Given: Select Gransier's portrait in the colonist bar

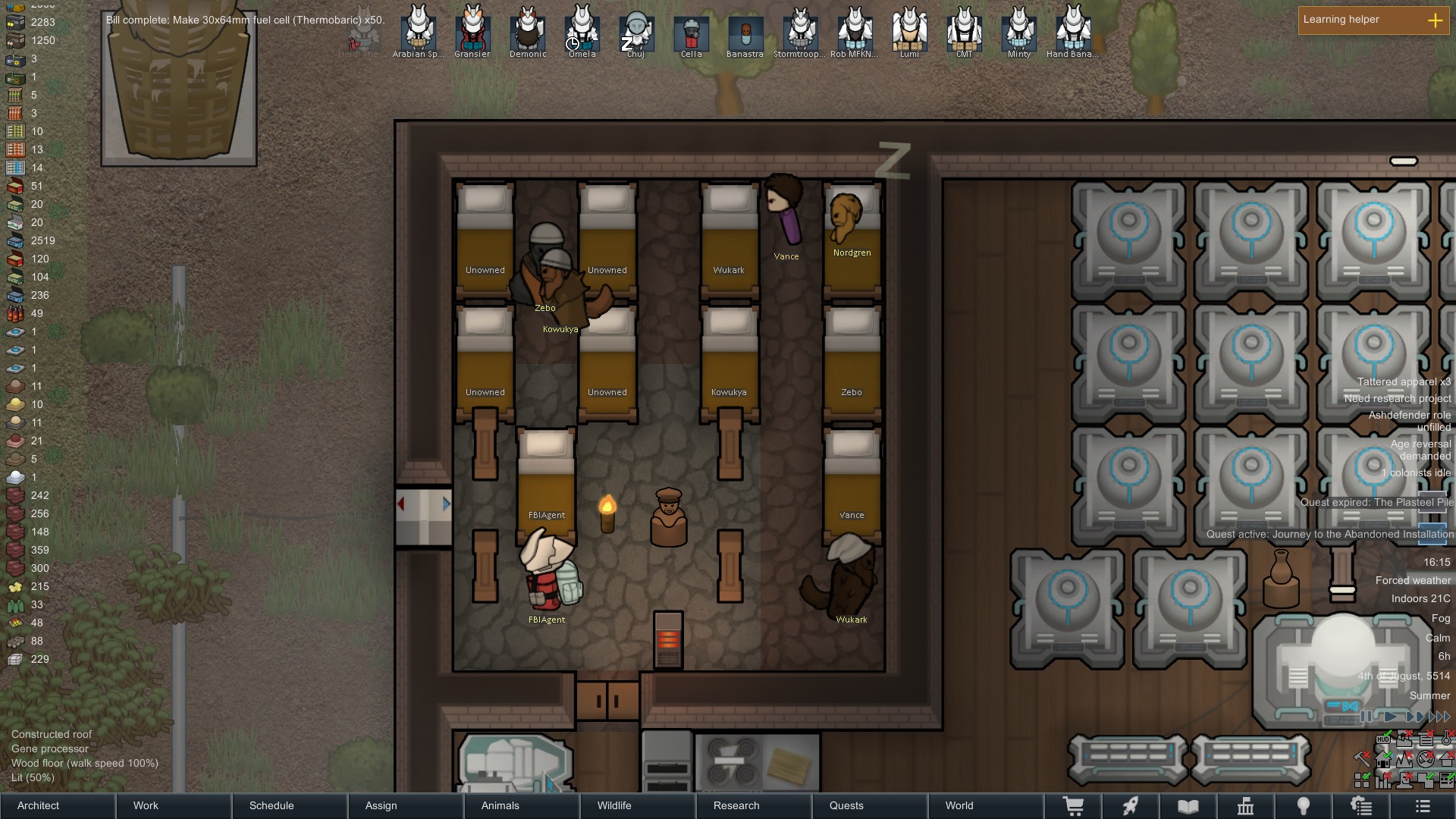Looking at the screenshot, I should click(472, 30).
